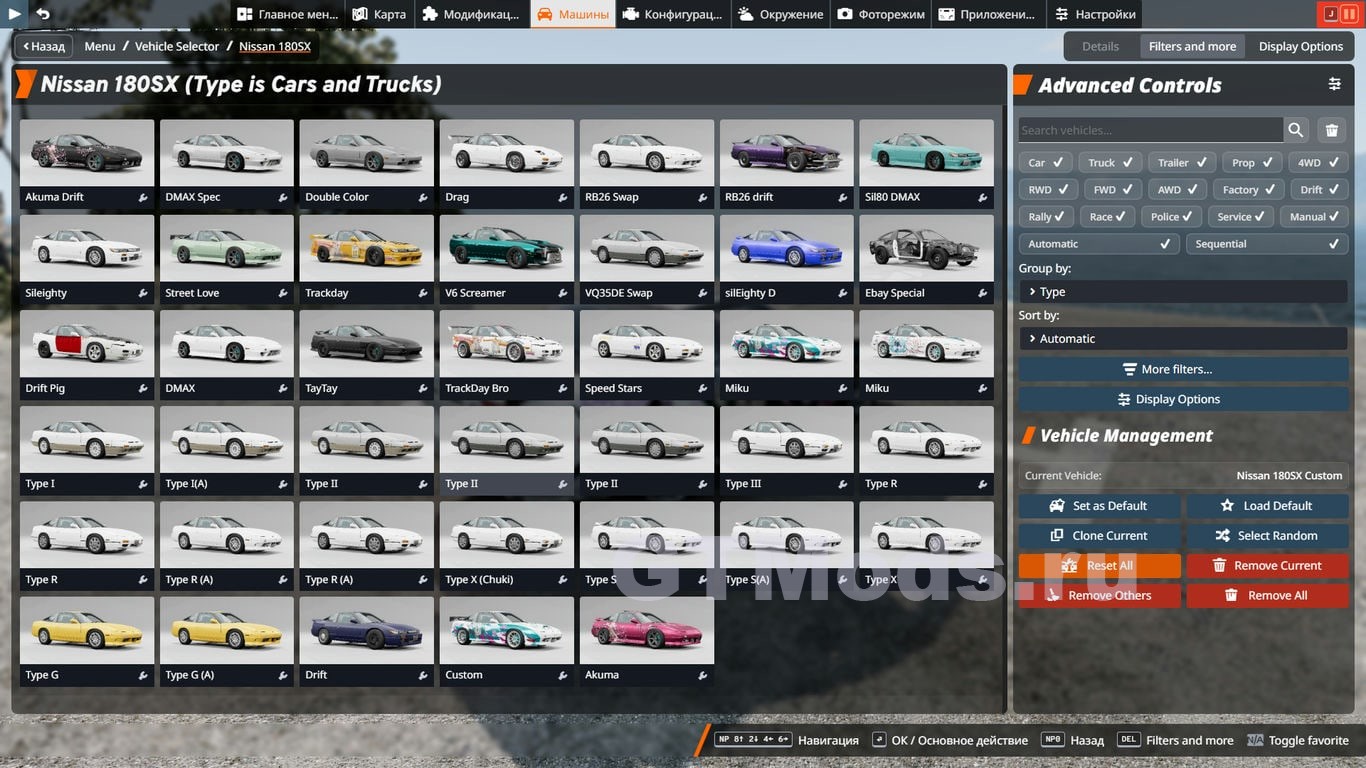Viewport: 1366px width, 768px height.
Task: Toggle the Police filter checkbox
Action: coord(1174,216)
